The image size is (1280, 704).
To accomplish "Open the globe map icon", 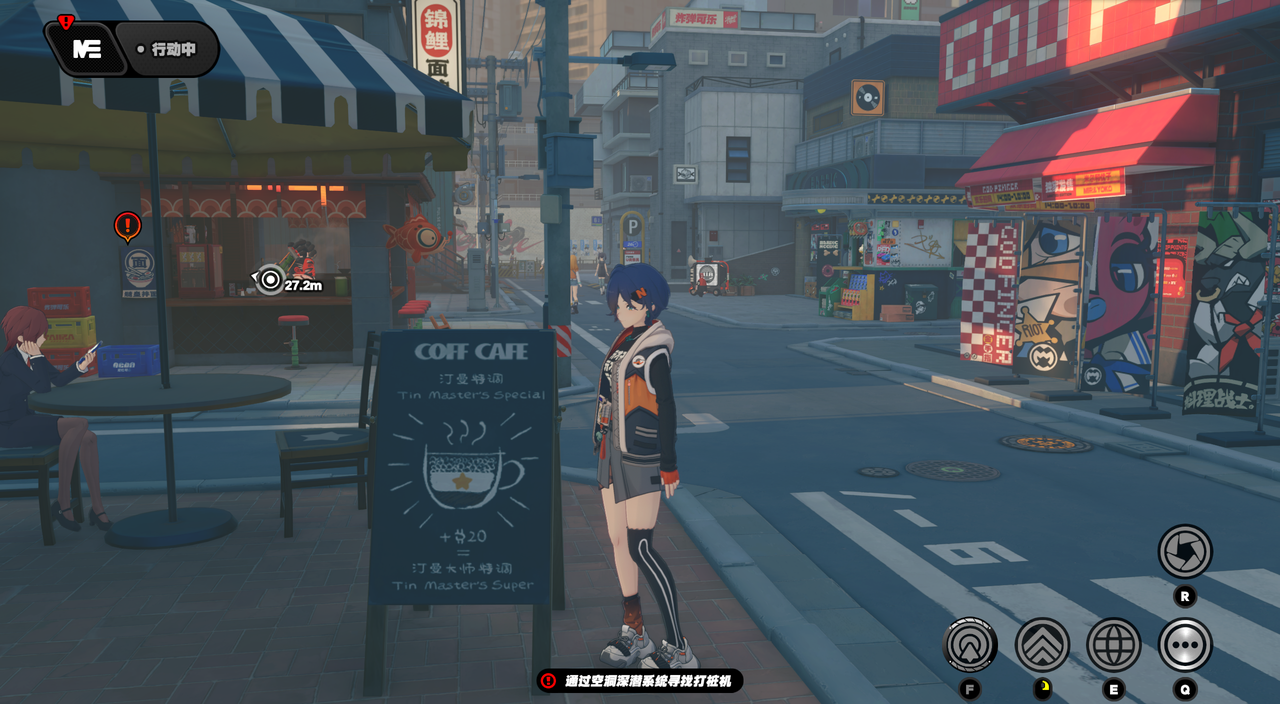I will 1113,645.
